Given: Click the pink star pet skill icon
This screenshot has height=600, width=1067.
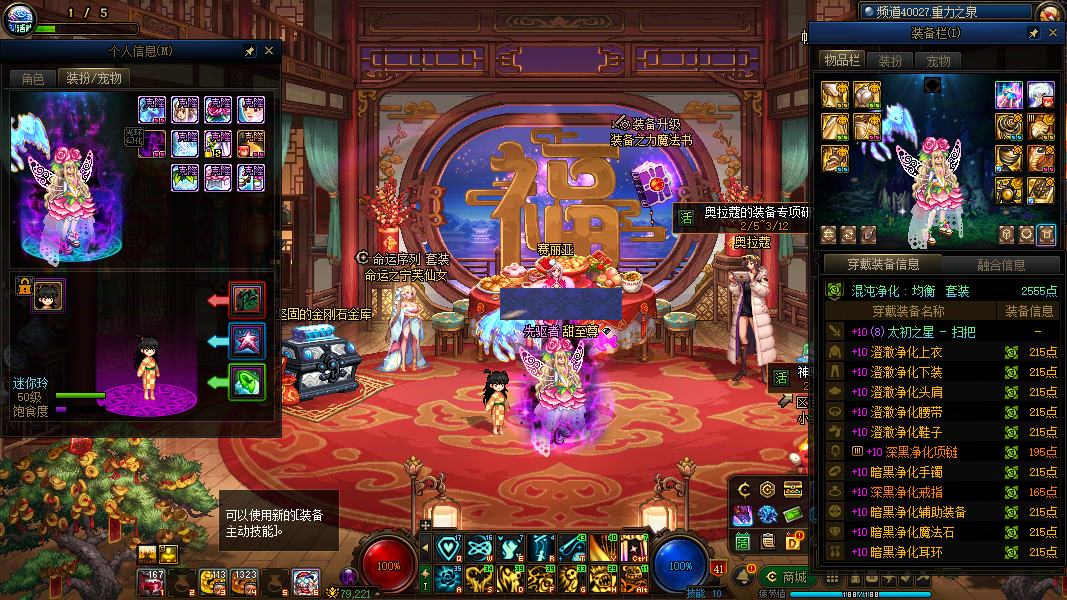Looking at the screenshot, I should click(247, 341).
